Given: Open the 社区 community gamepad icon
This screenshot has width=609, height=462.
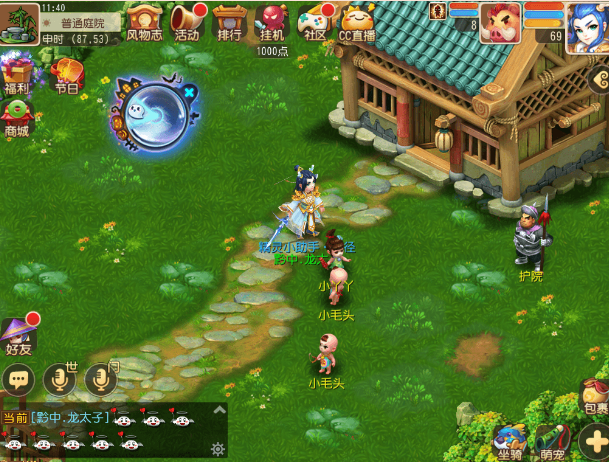Looking at the screenshot, I should click(x=315, y=22).
